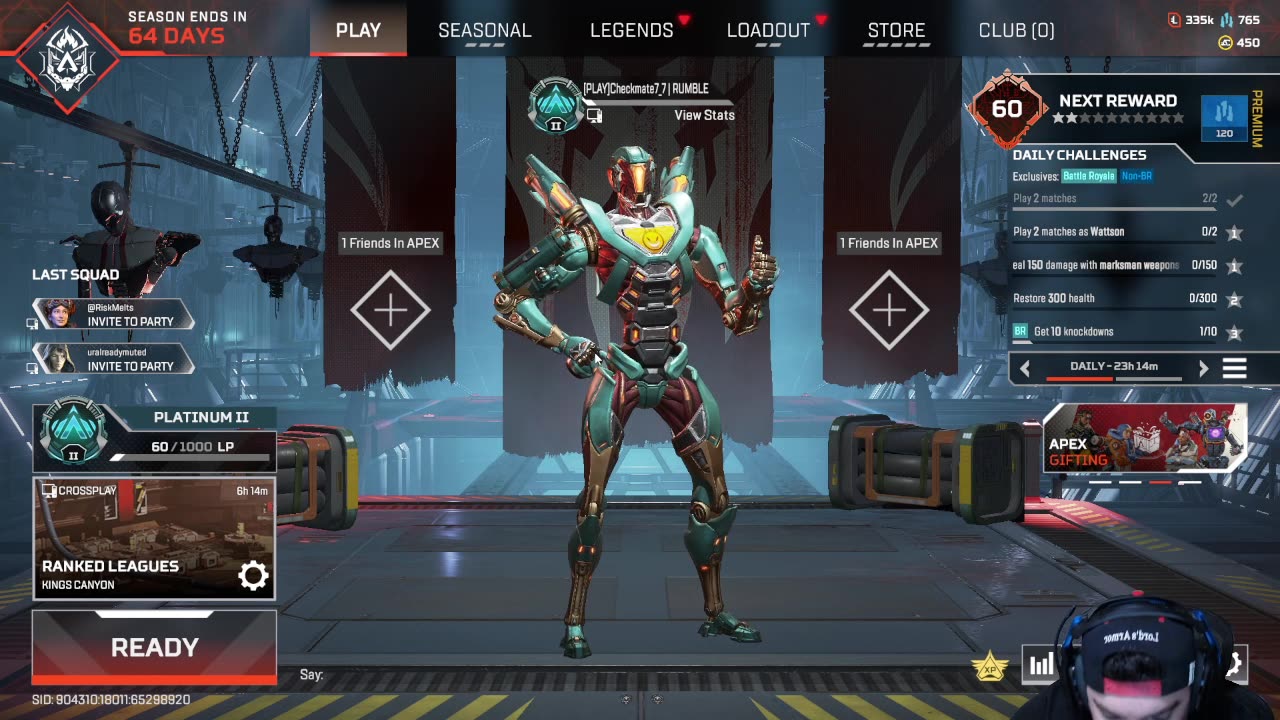Invite uralreadymuted to party
Viewport: 1280px width, 720px height.
pos(130,366)
